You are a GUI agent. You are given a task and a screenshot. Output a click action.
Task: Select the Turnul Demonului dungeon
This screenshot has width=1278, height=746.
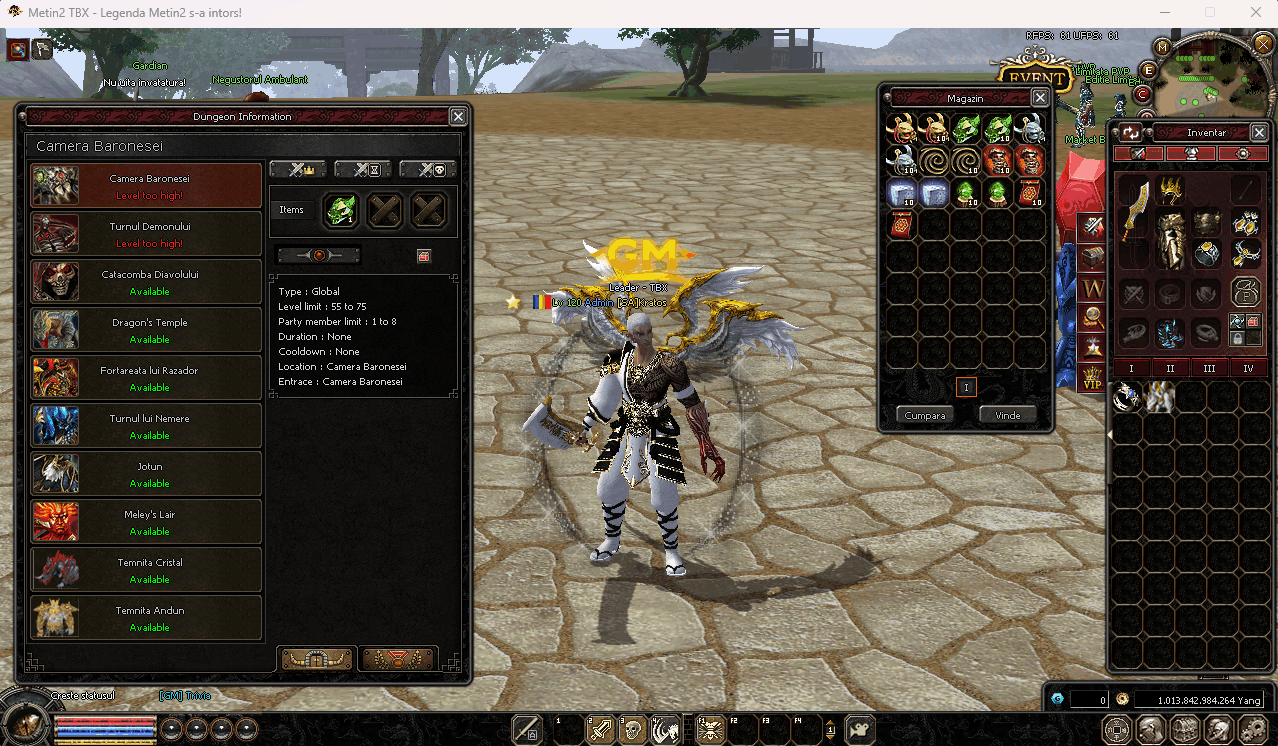point(147,234)
